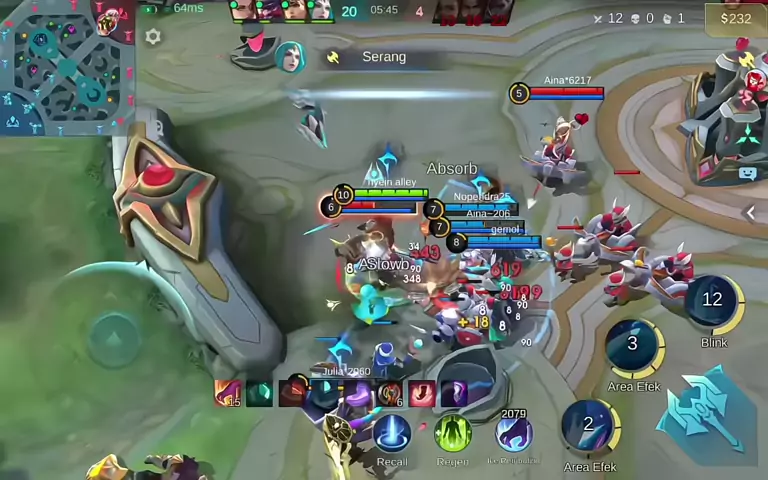Use the green Regen ability

452,434
